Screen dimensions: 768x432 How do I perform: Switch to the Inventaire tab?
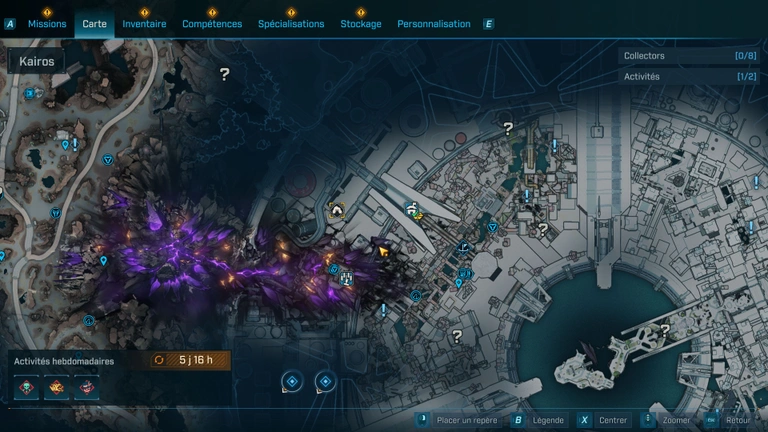coord(144,24)
